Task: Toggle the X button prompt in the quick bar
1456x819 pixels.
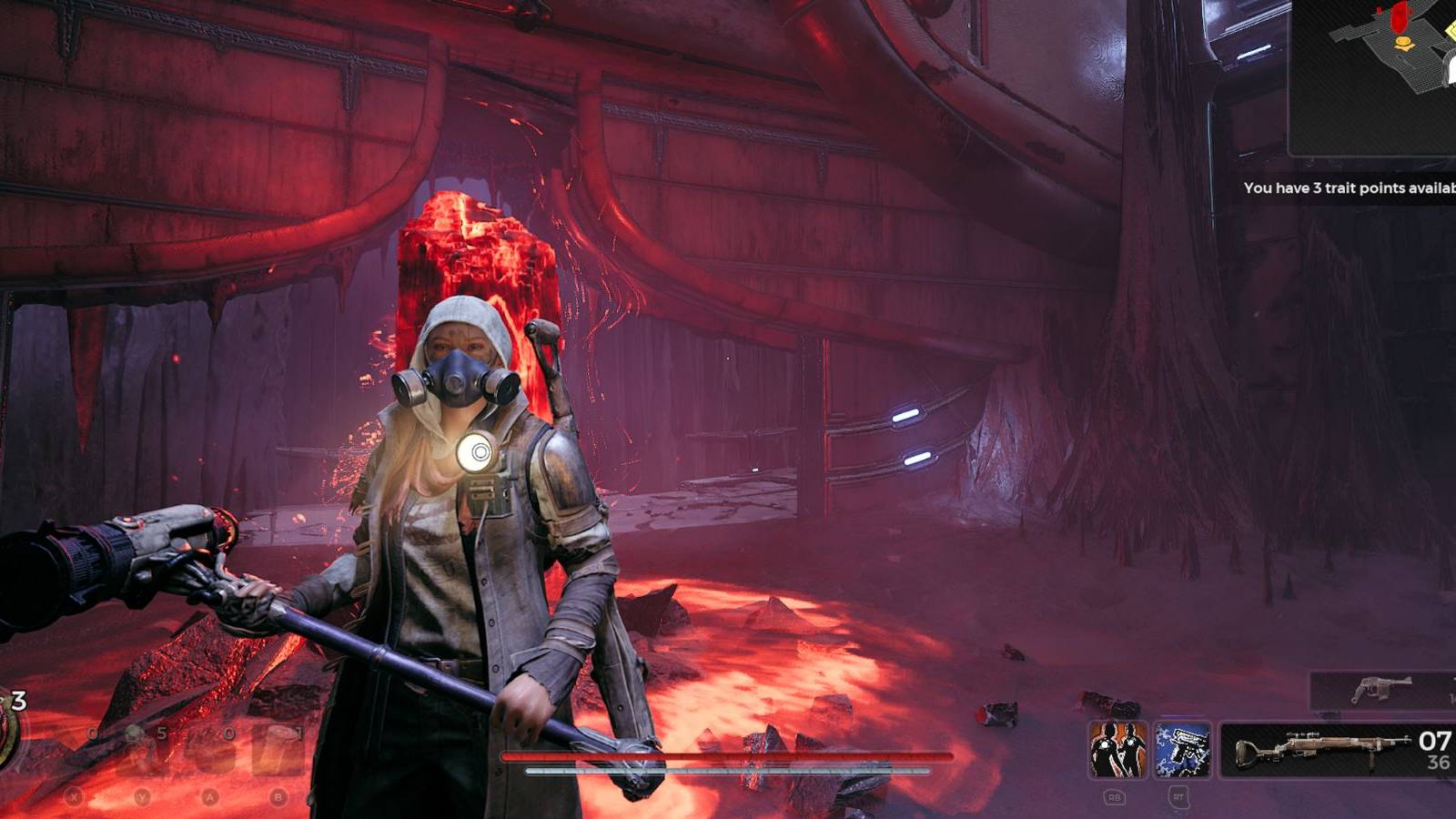Action: pos(74,797)
